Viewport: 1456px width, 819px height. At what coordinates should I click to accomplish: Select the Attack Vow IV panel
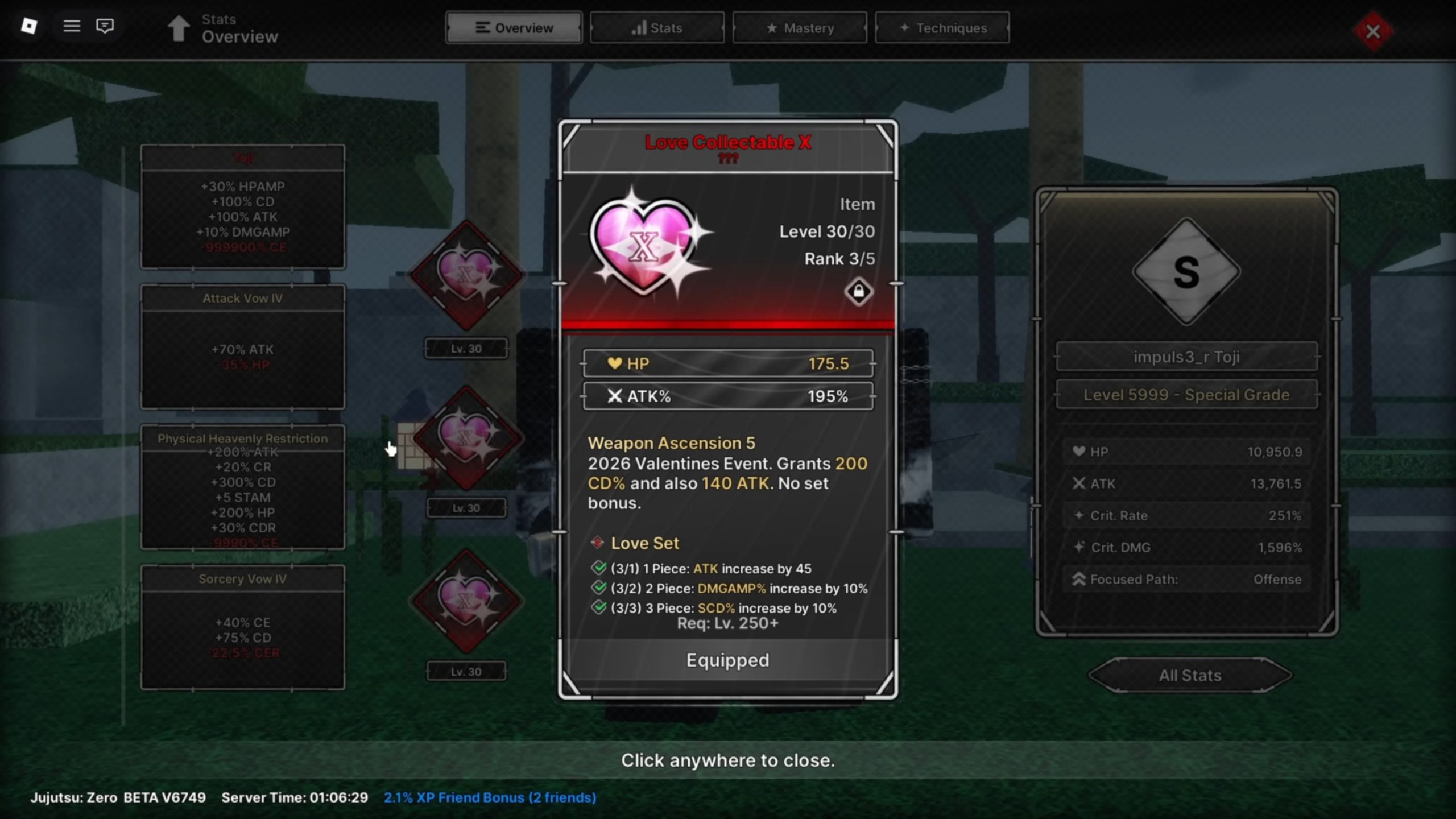243,346
